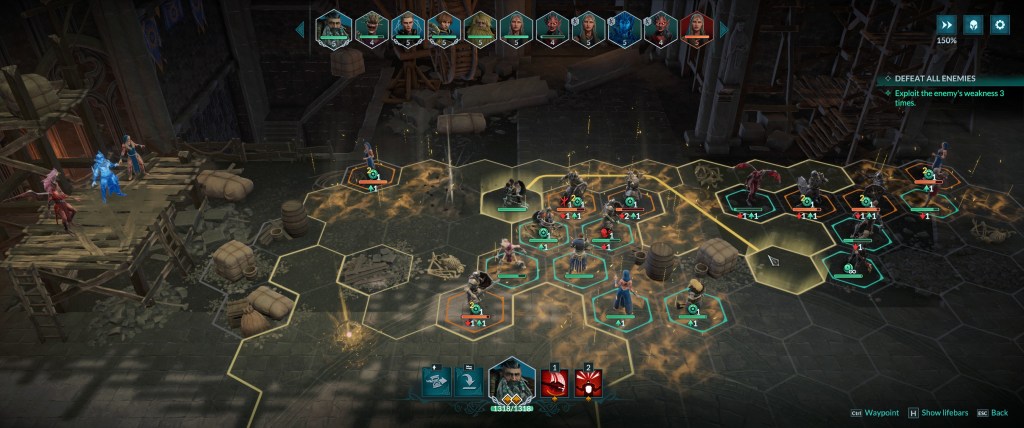Click the blonde bearded dwarf turn portrait
1024x428 pixels.
click(479, 27)
